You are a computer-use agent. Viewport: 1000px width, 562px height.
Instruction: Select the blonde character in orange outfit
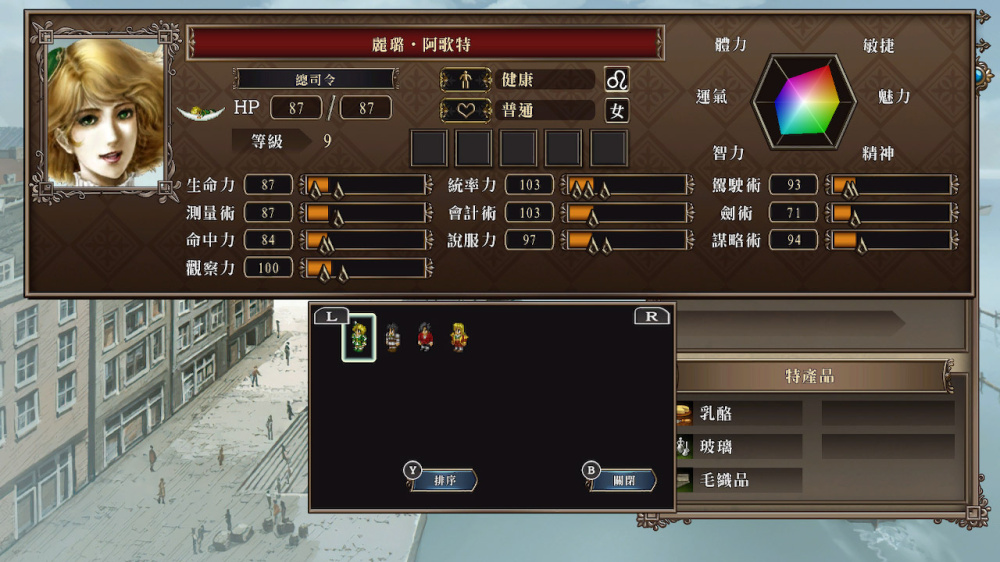coord(458,337)
